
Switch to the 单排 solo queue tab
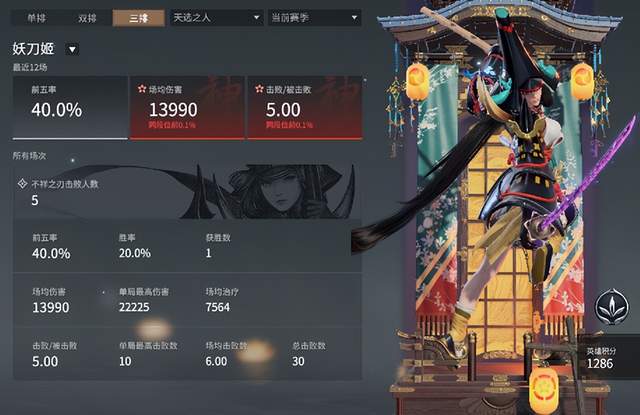point(36,18)
